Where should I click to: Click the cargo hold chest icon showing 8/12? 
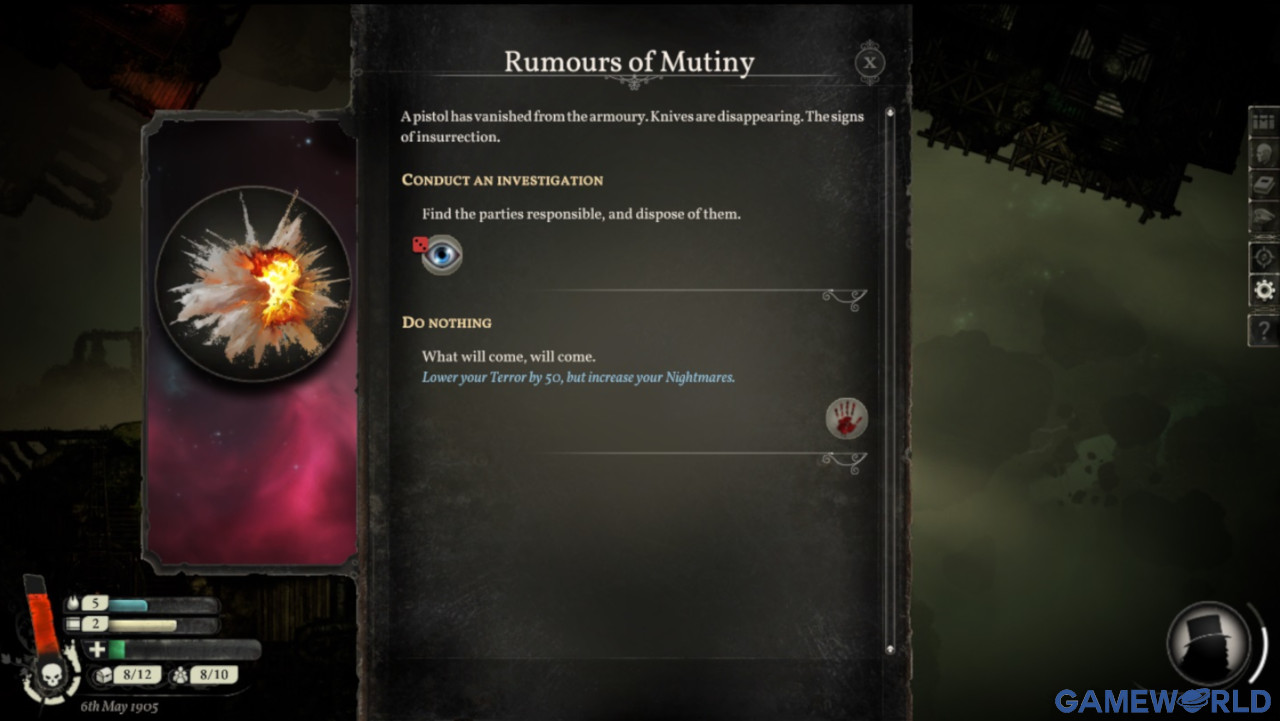(105, 675)
